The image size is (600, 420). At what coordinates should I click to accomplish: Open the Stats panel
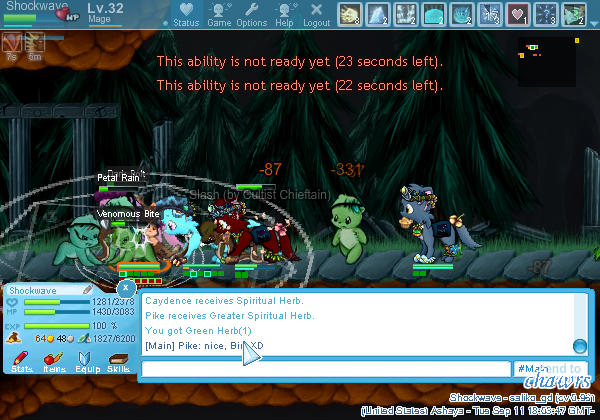(x=21, y=362)
